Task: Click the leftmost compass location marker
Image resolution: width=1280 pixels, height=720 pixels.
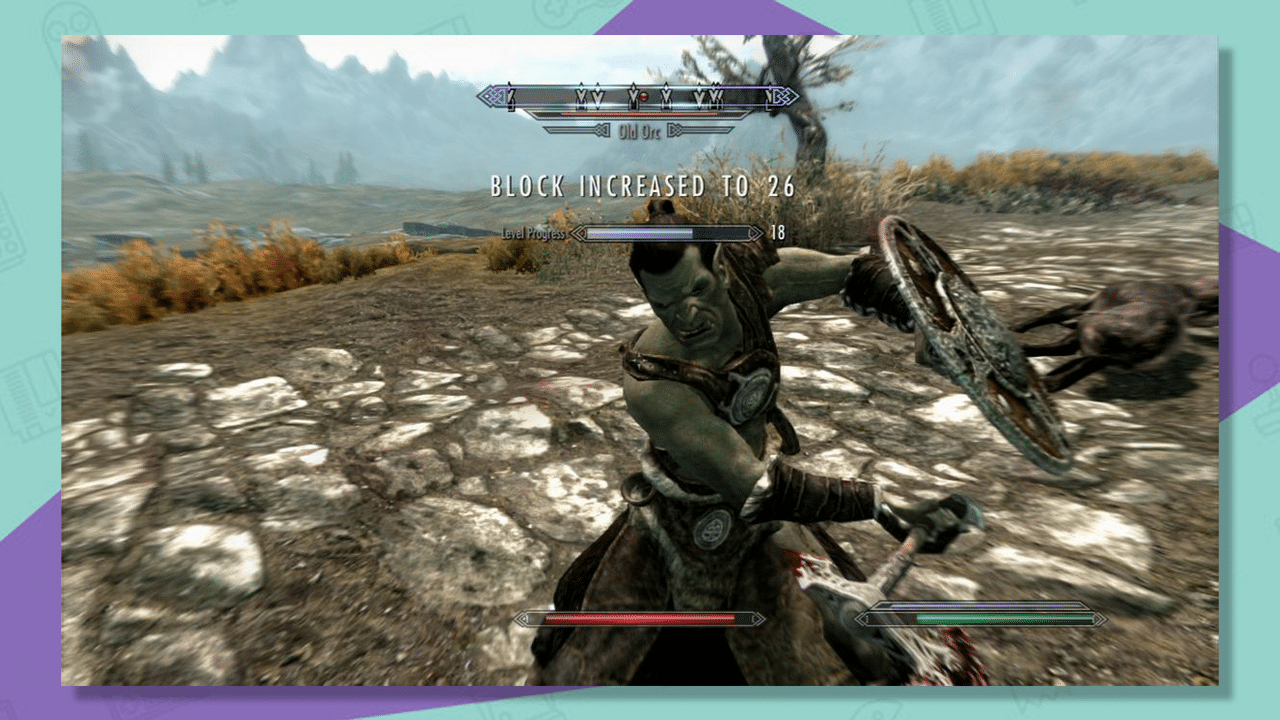Action: (509, 94)
